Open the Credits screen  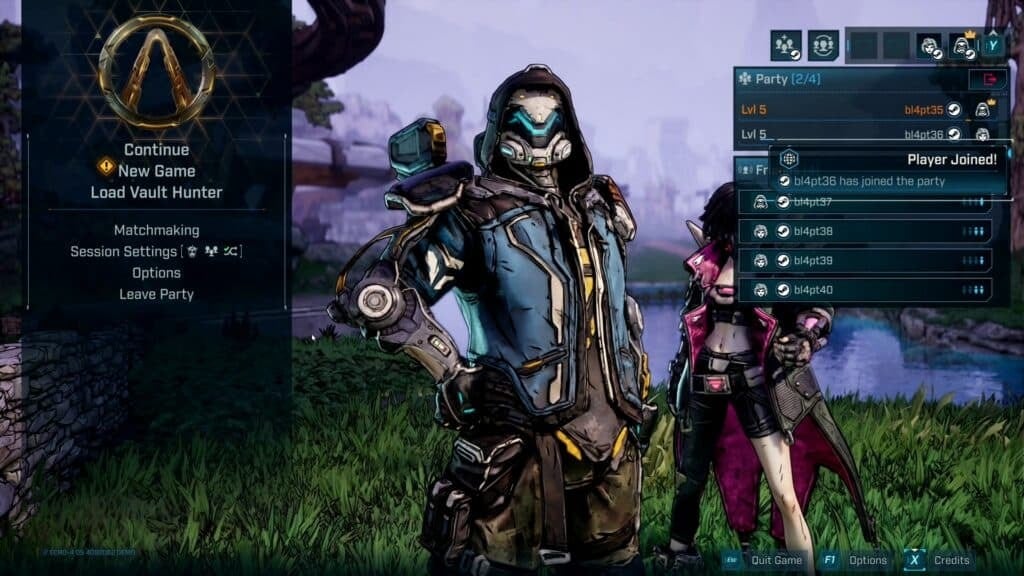(x=951, y=560)
